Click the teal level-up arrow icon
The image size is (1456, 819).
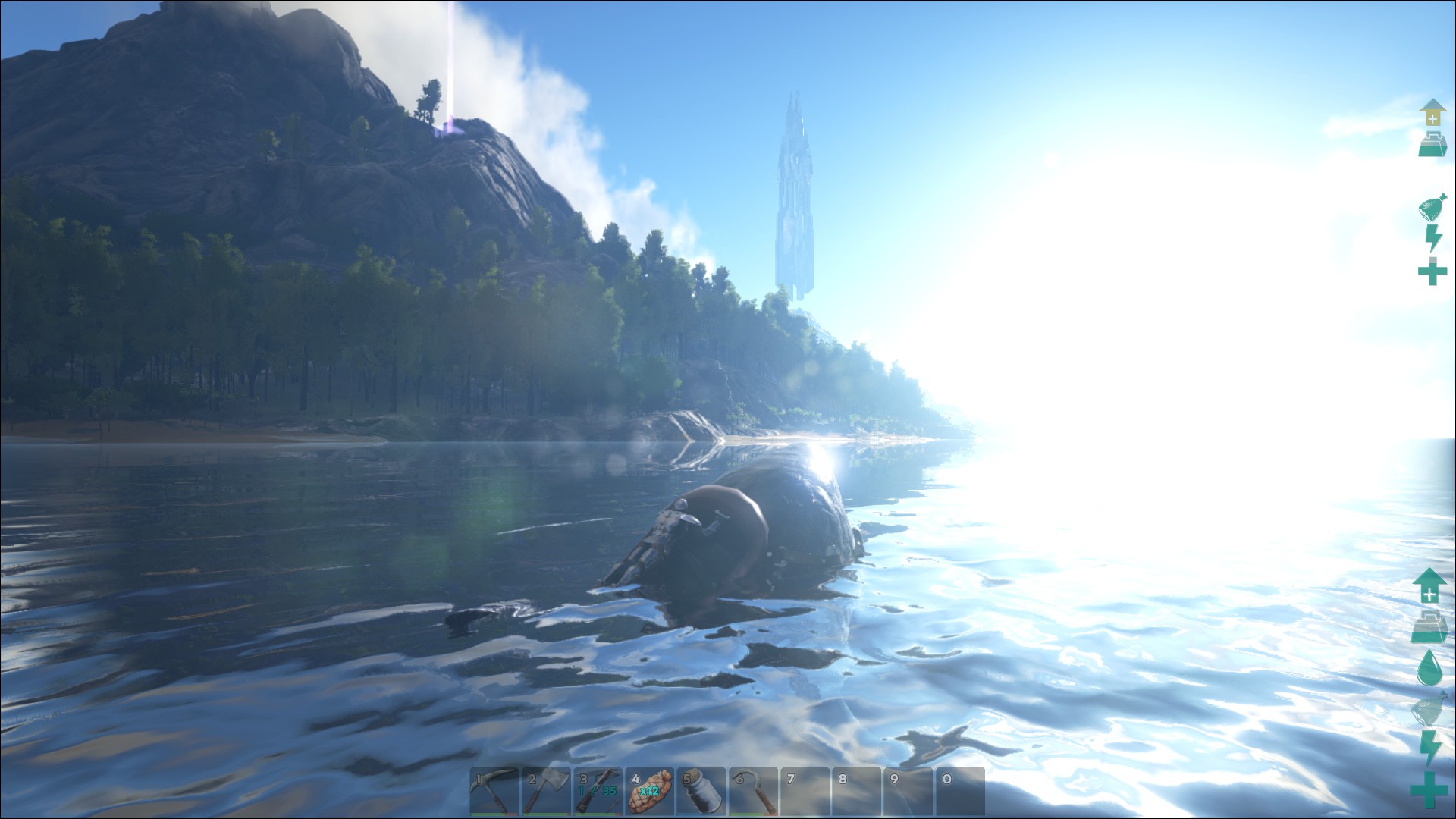(x=1429, y=585)
